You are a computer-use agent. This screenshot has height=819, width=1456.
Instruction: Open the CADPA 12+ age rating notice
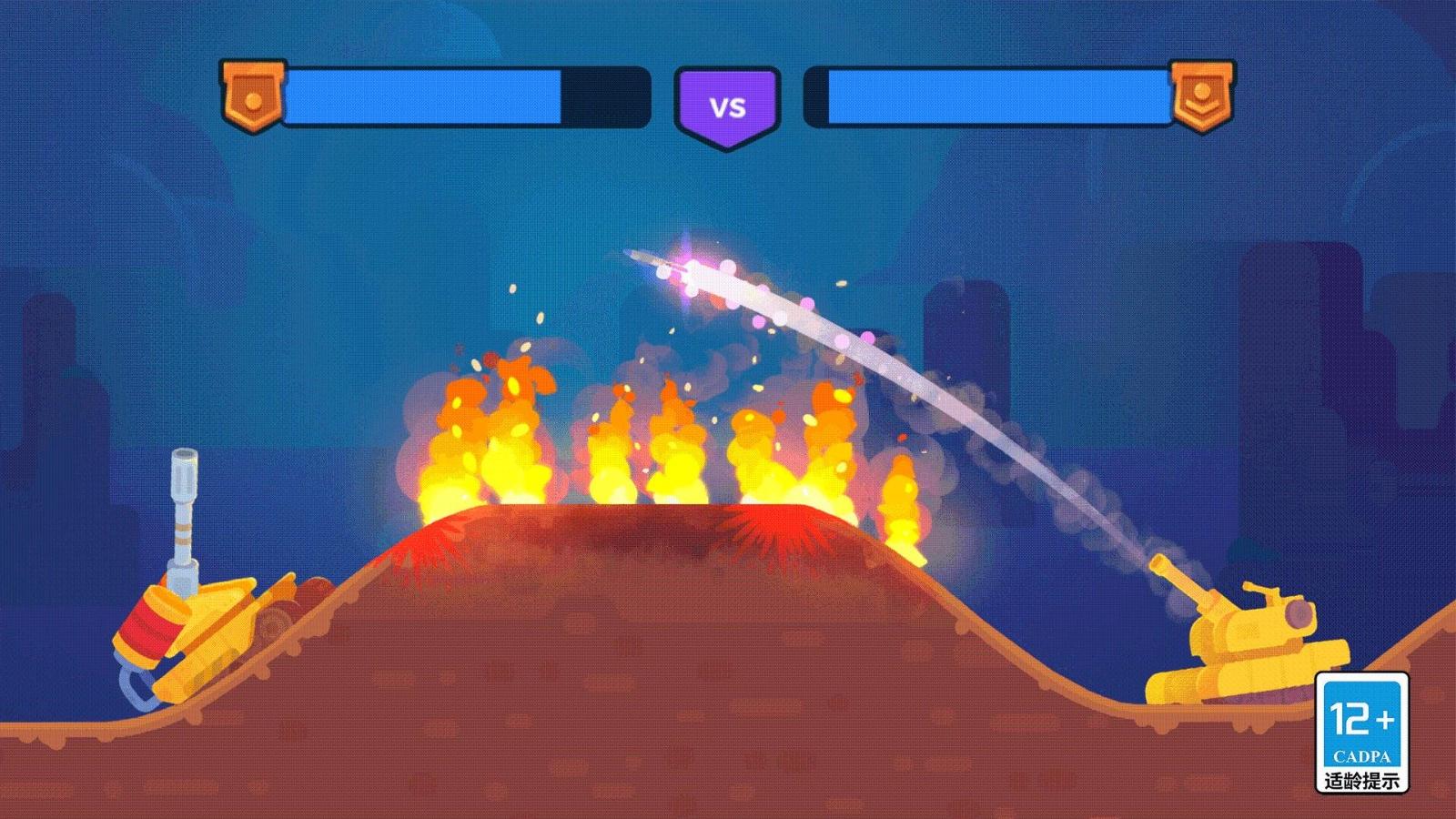click(1361, 733)
